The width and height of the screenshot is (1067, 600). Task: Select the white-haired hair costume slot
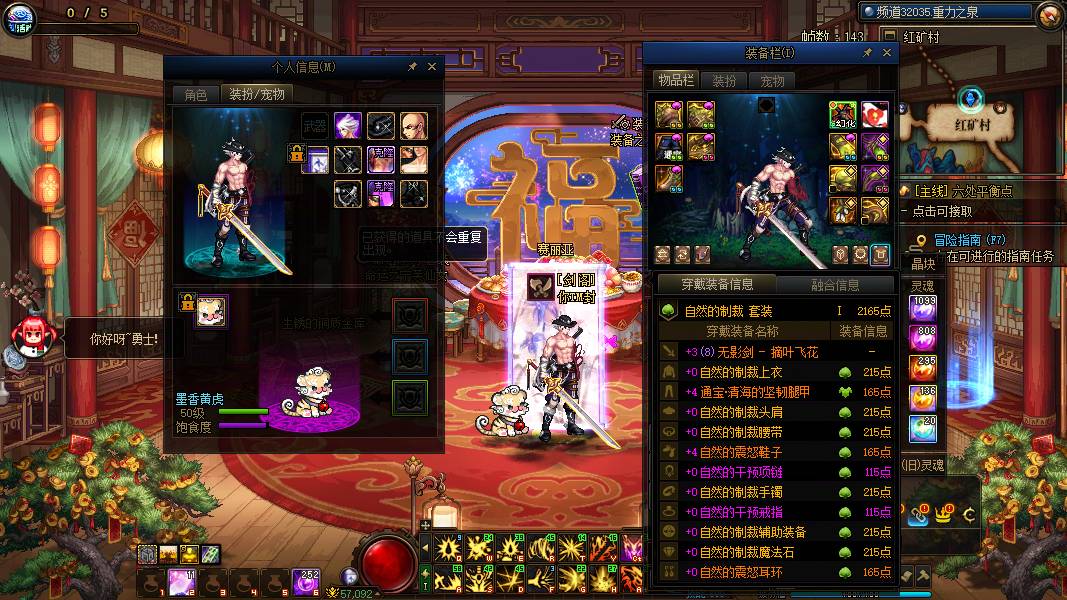[x=348, y=126]
